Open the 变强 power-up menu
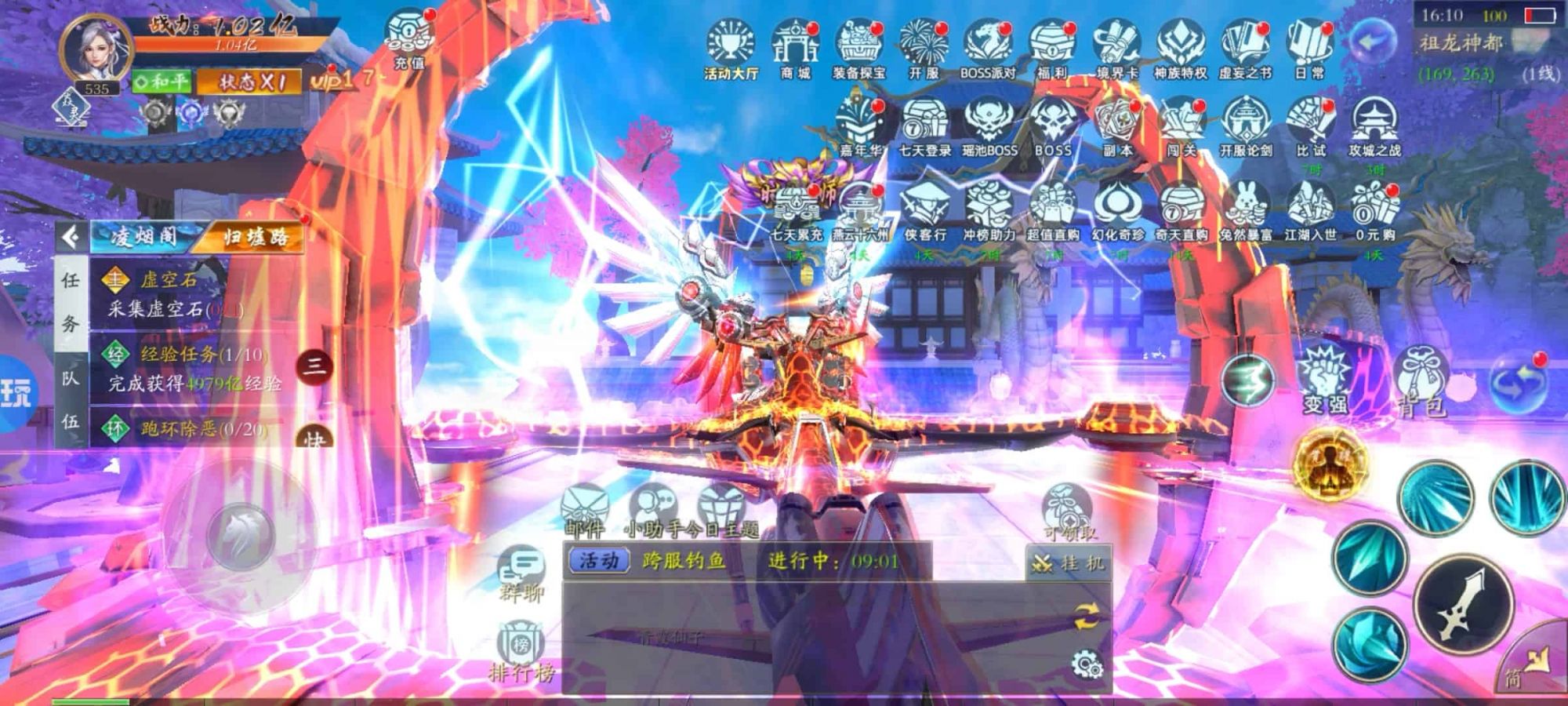The image size is (1568, 706). 1325,380
